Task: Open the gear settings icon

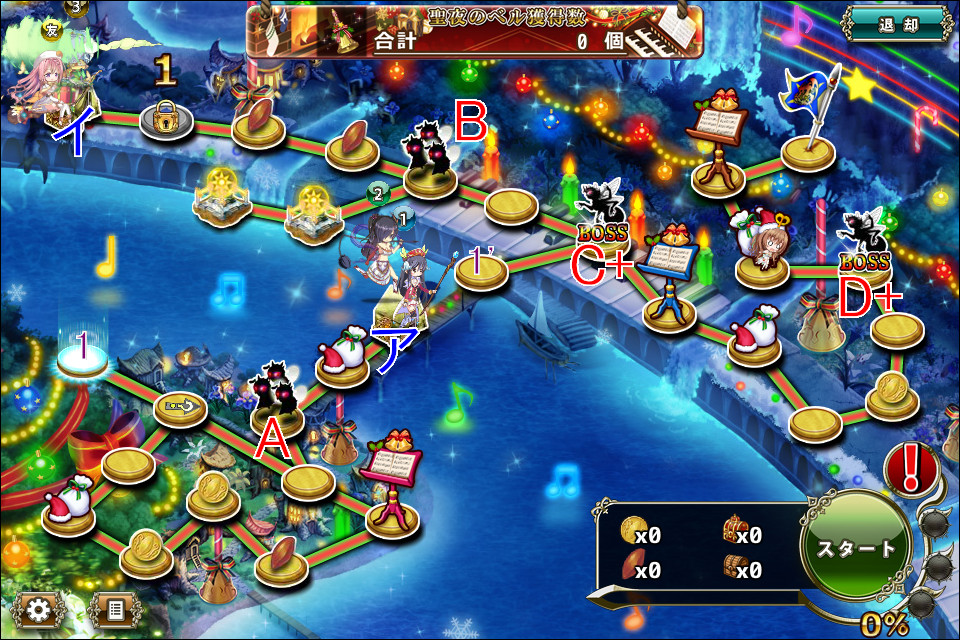Action: click(39, 609)
